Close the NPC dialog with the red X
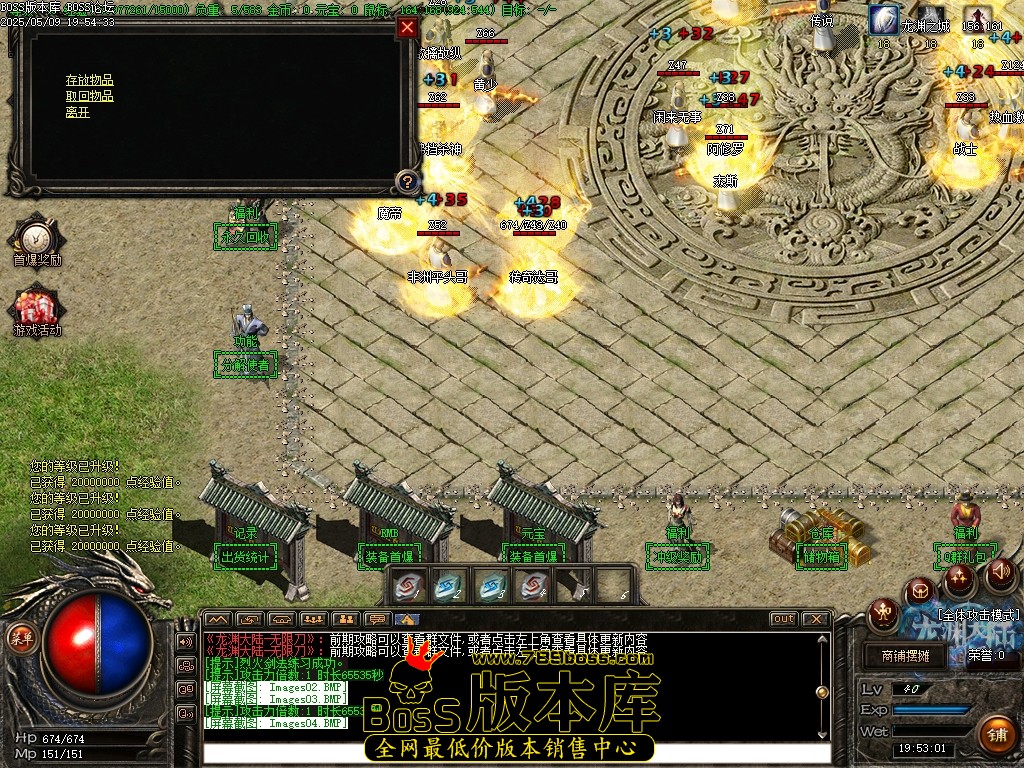 tap(407, 28)
